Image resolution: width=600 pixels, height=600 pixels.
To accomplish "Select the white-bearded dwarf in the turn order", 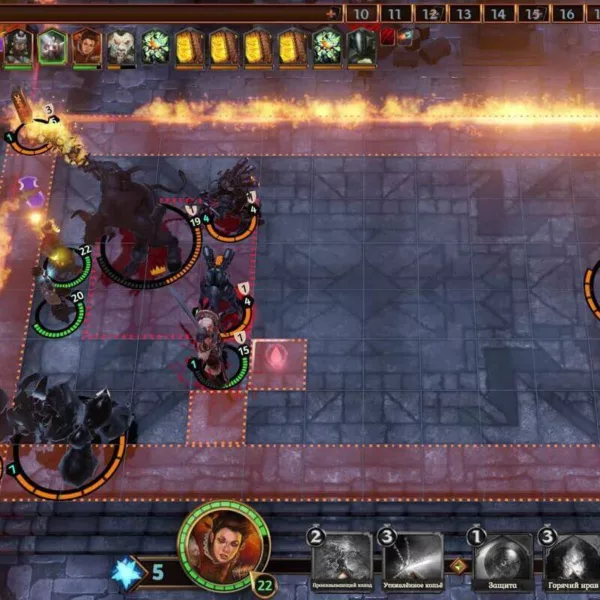I will 121,46.
